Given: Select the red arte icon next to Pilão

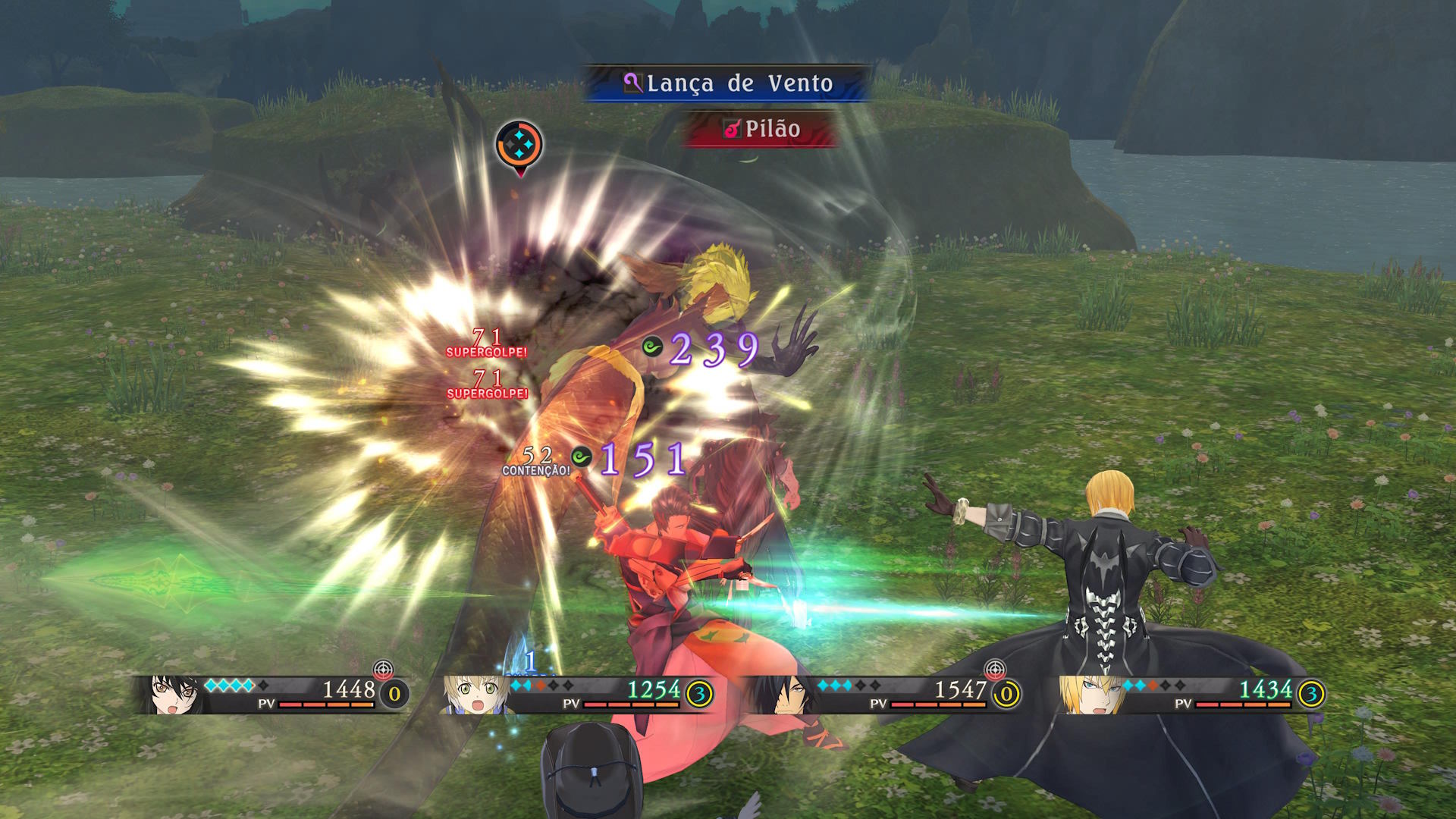Looking at the screenshot, I should click(x=732, y=129).
